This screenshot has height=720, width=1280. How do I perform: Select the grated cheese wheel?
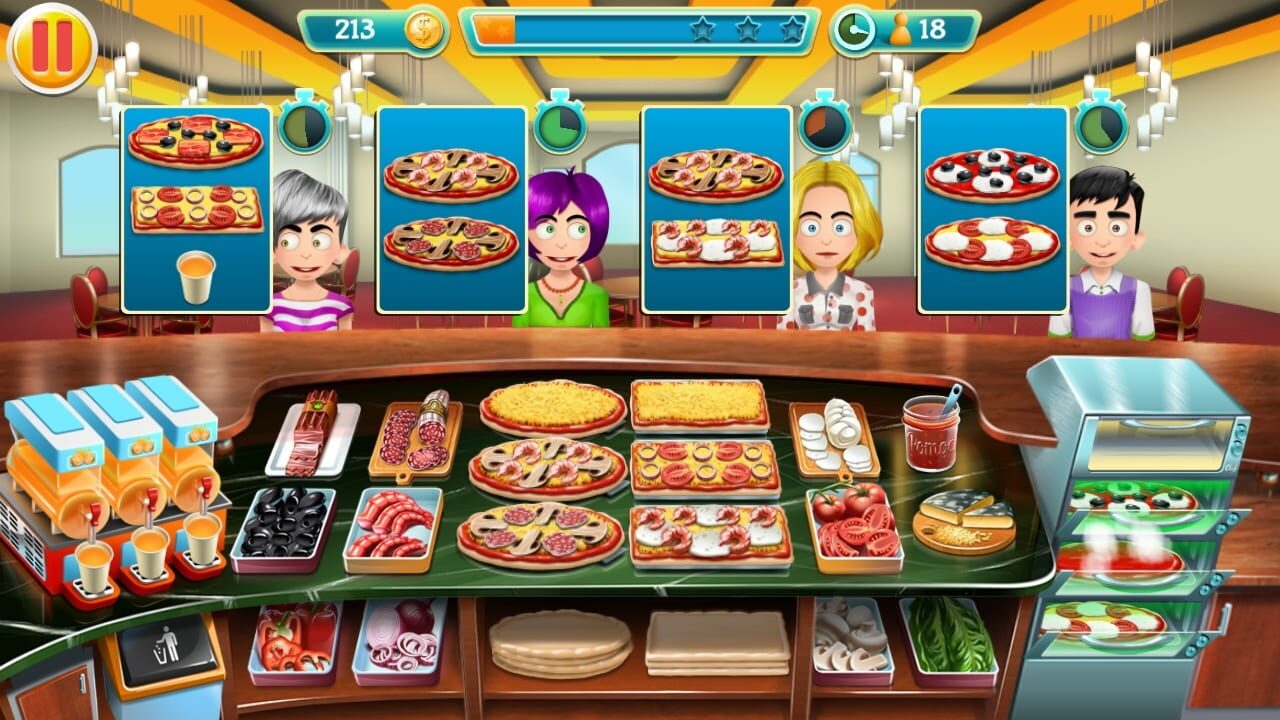pos(962,516)
